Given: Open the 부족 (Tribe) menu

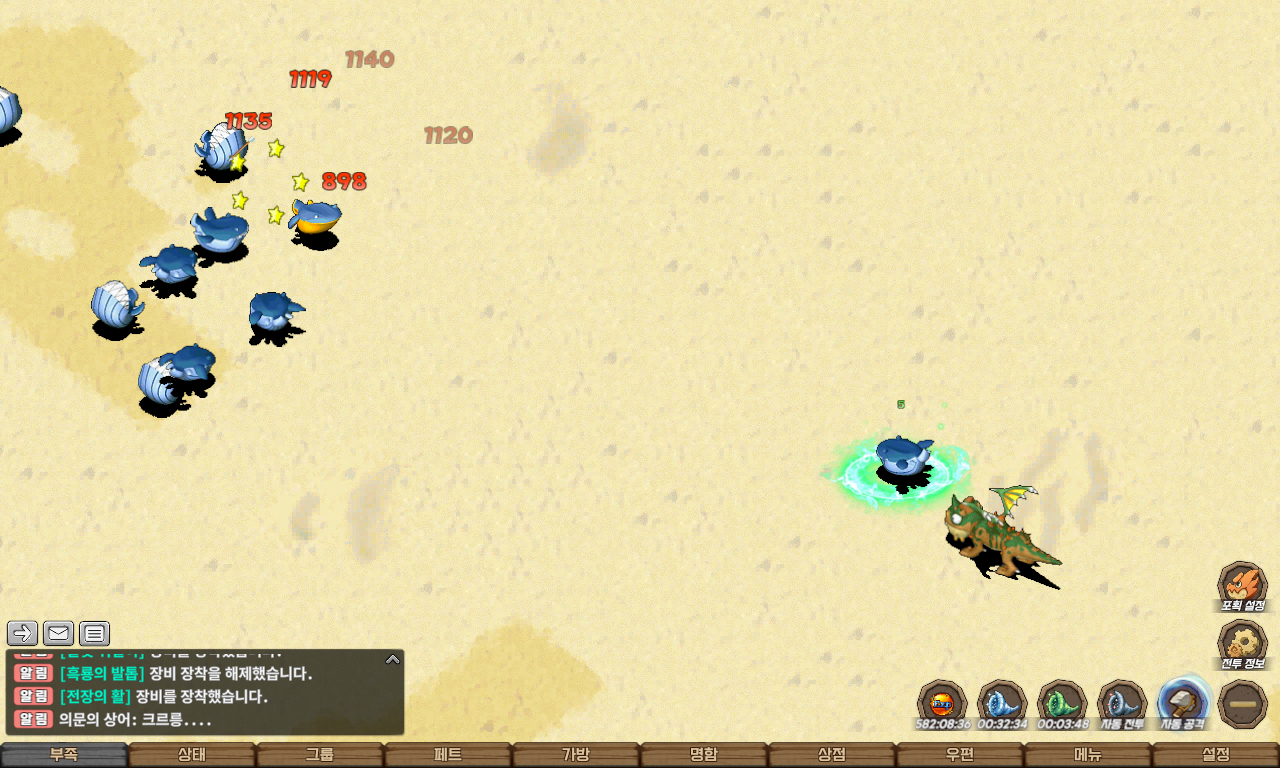Looking at the screenshot, I should [x=64, y=755].
